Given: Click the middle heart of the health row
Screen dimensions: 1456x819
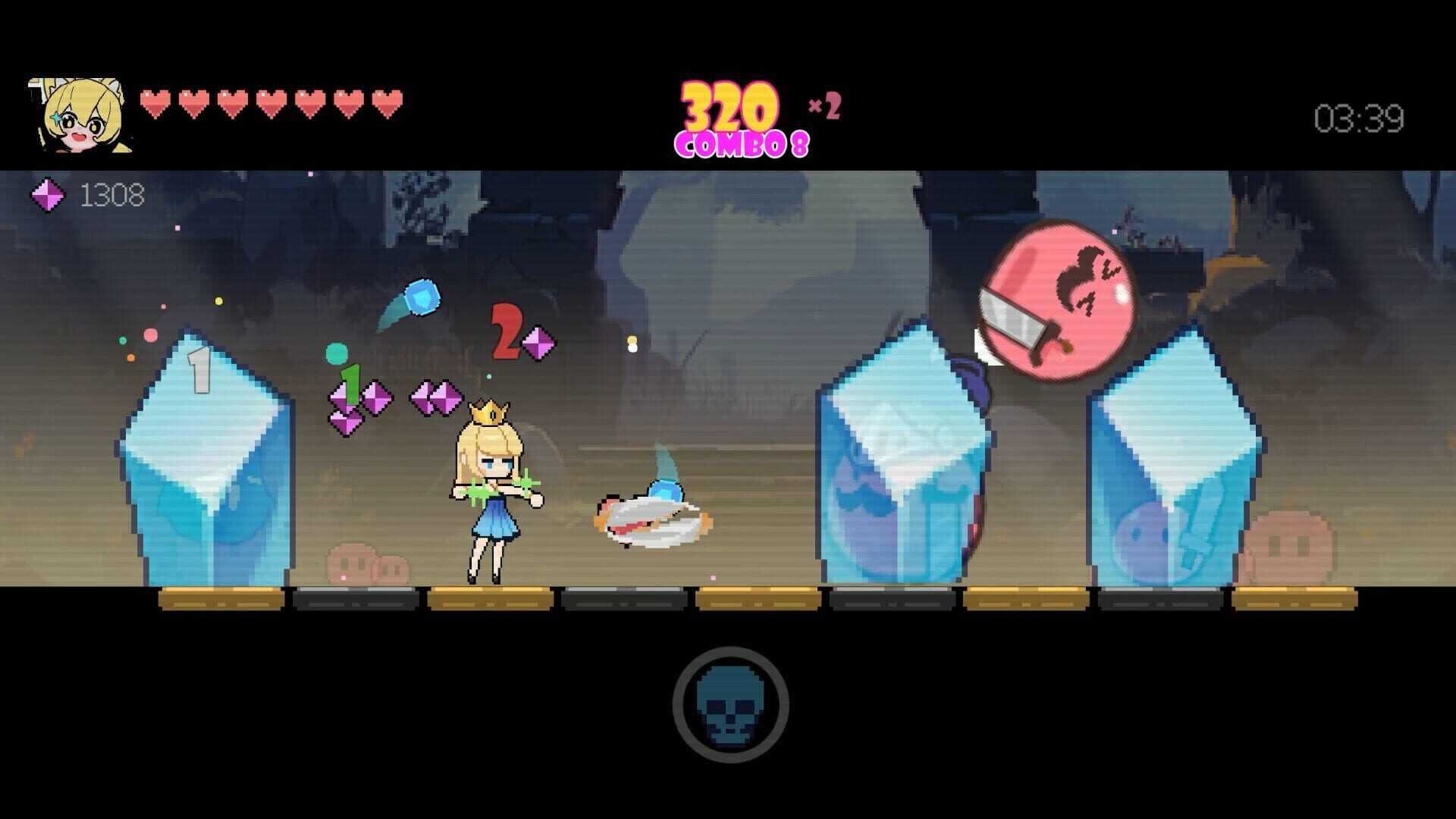Looking at the screenshot, I should pyautogui.click(x=273, y=99).
